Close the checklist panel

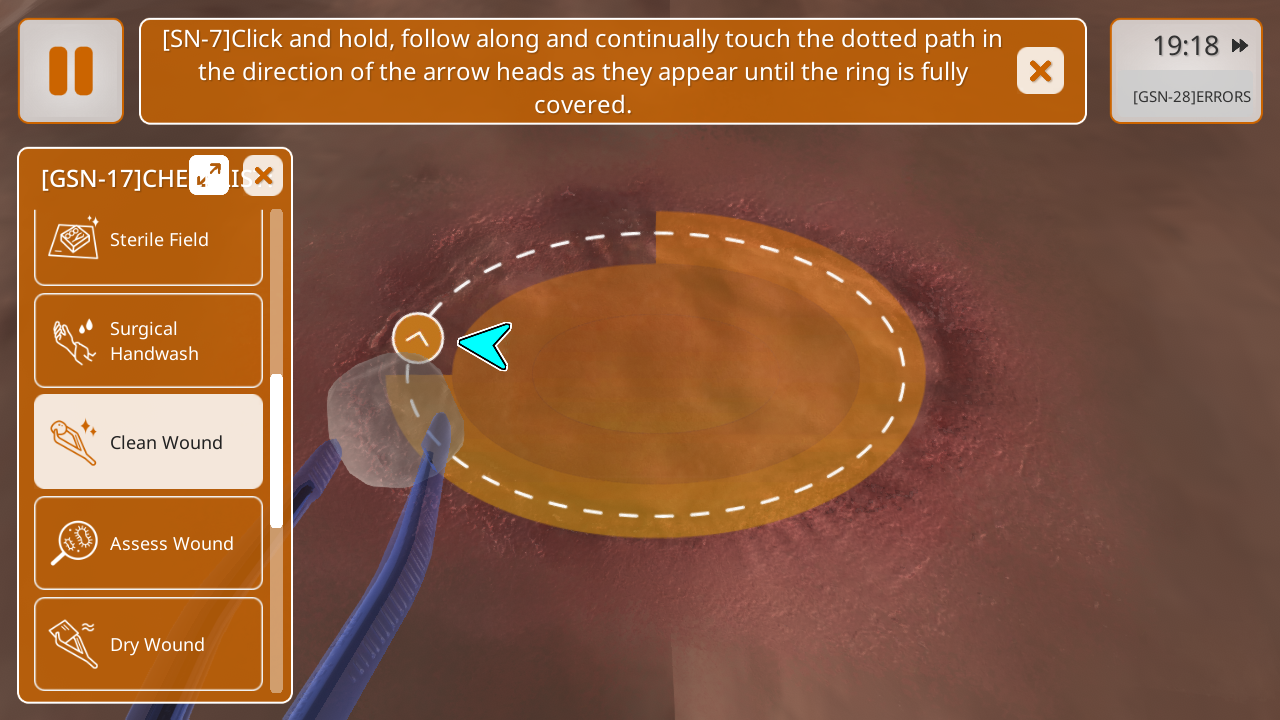point(263,175)
